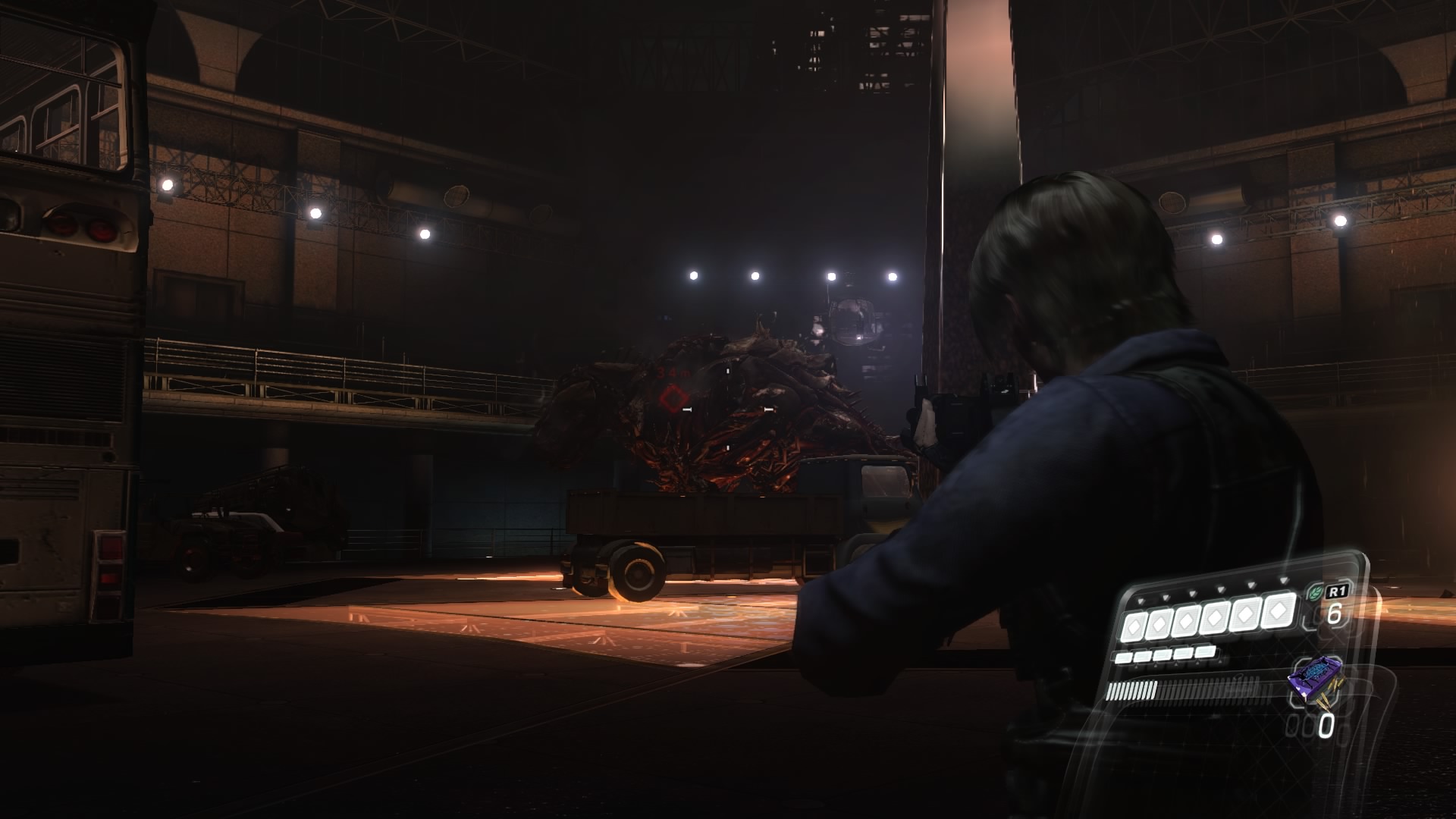The width and height of the screenshot is (1456, 819).
Task: Click the red diamond objective marker
Action: (x=671, y=397)
